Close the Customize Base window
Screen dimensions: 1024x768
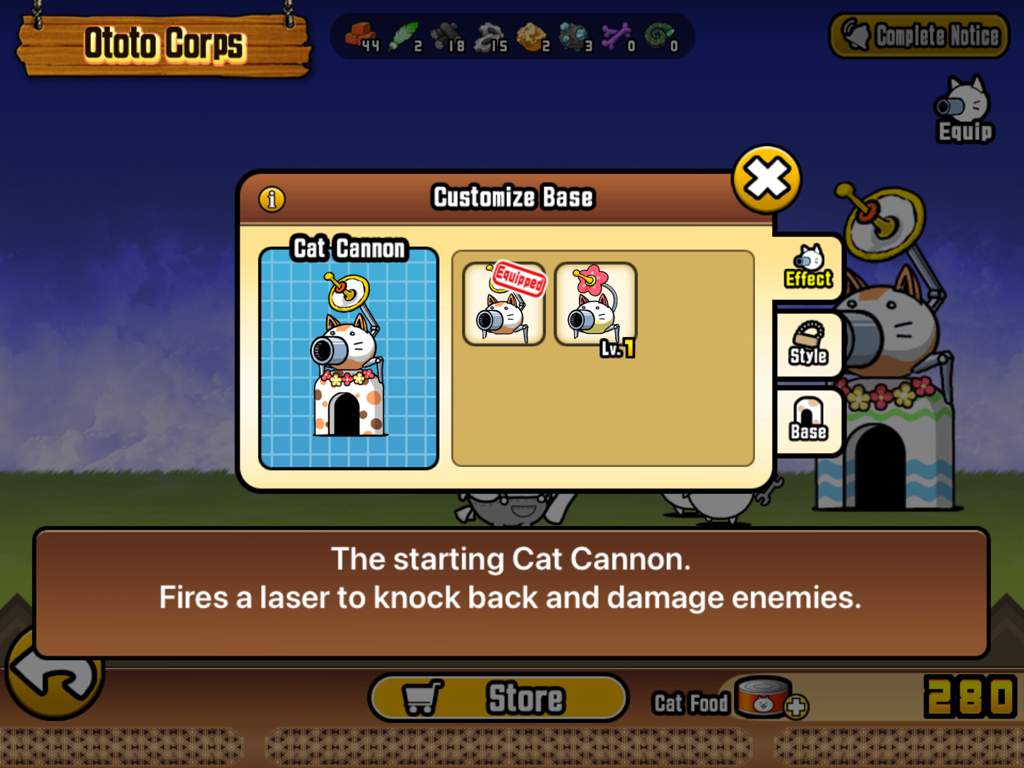[x=767, y=180]
